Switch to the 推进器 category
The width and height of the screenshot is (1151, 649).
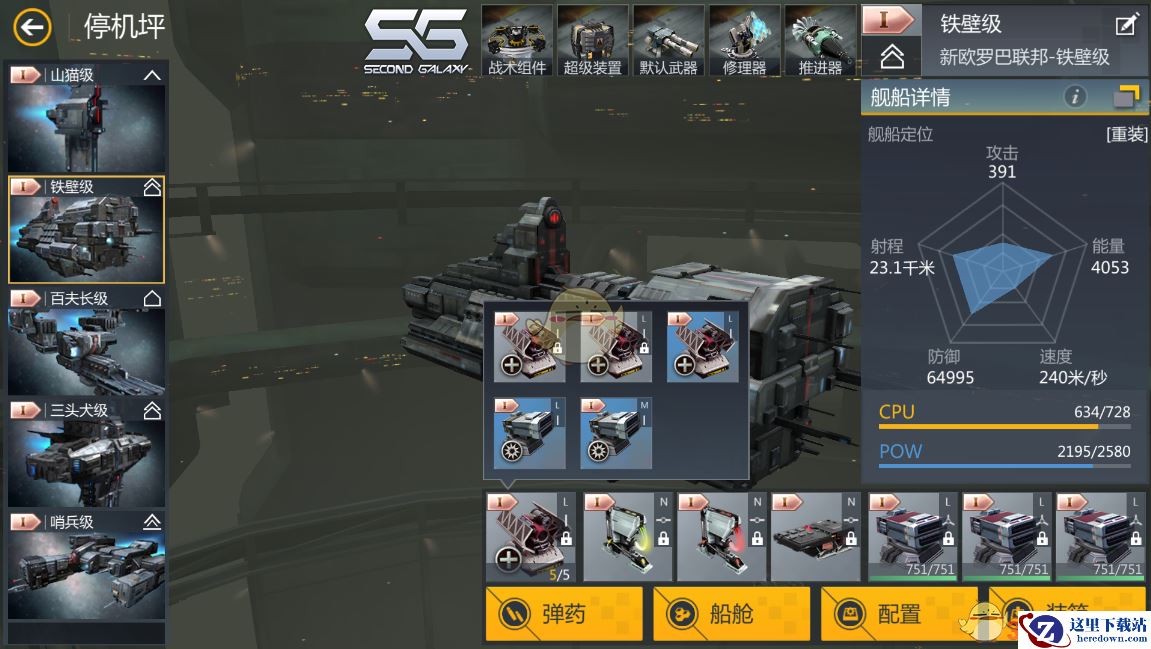820,42
